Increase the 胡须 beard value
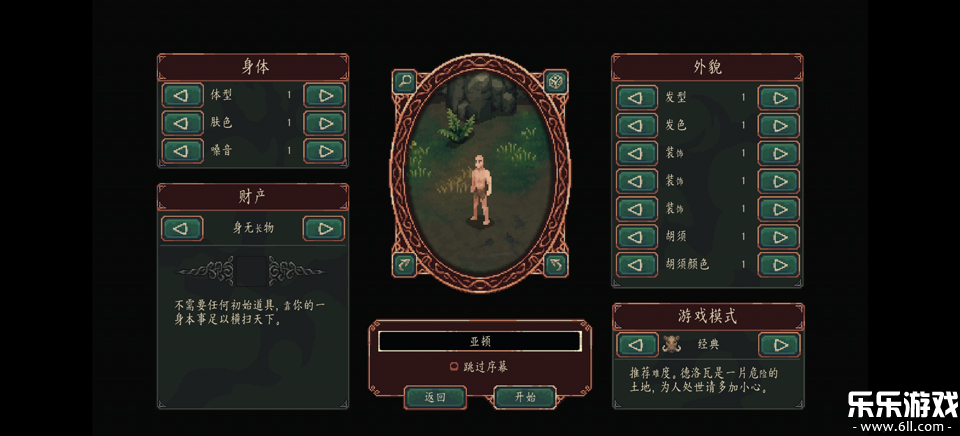This screenshot has height=436, width=960. (778, 237)
